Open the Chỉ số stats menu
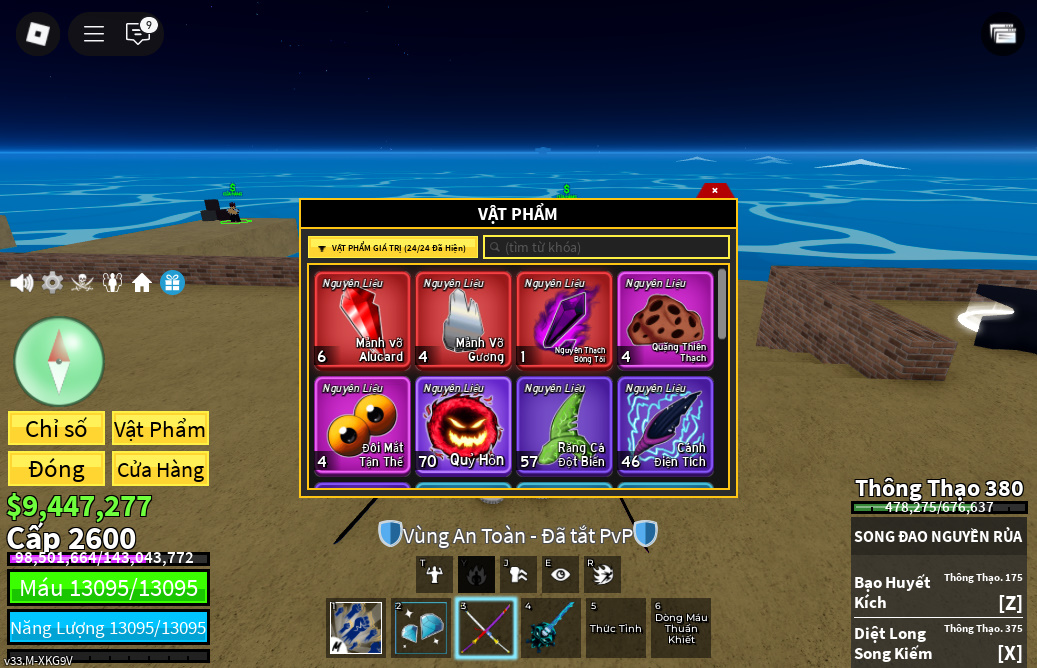The height and width of the screenshot is (668, 1037). [56, 429]
